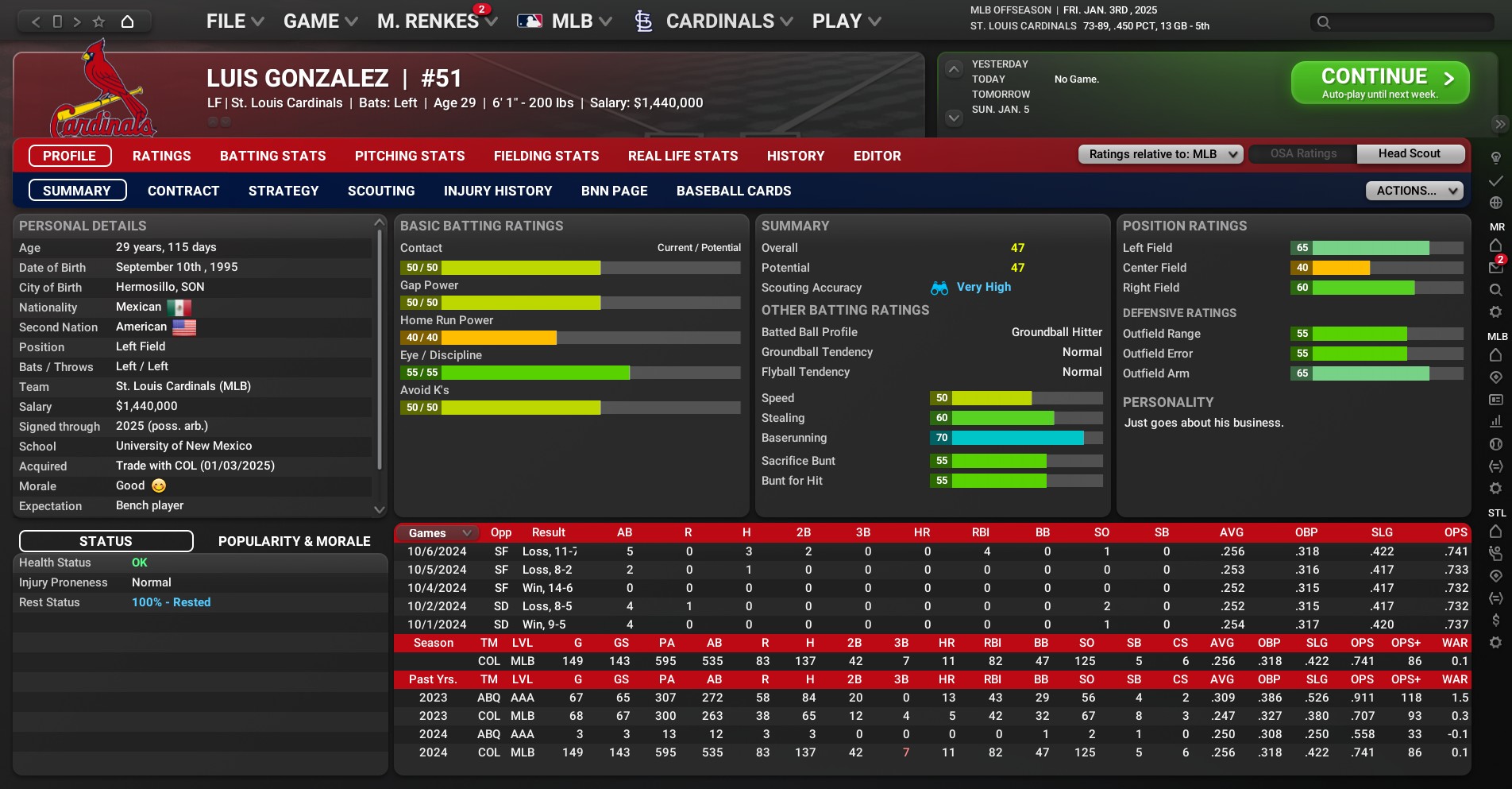1512x789 pixels.
Task: Click the home icon in navigation bar
Action: 127,21
